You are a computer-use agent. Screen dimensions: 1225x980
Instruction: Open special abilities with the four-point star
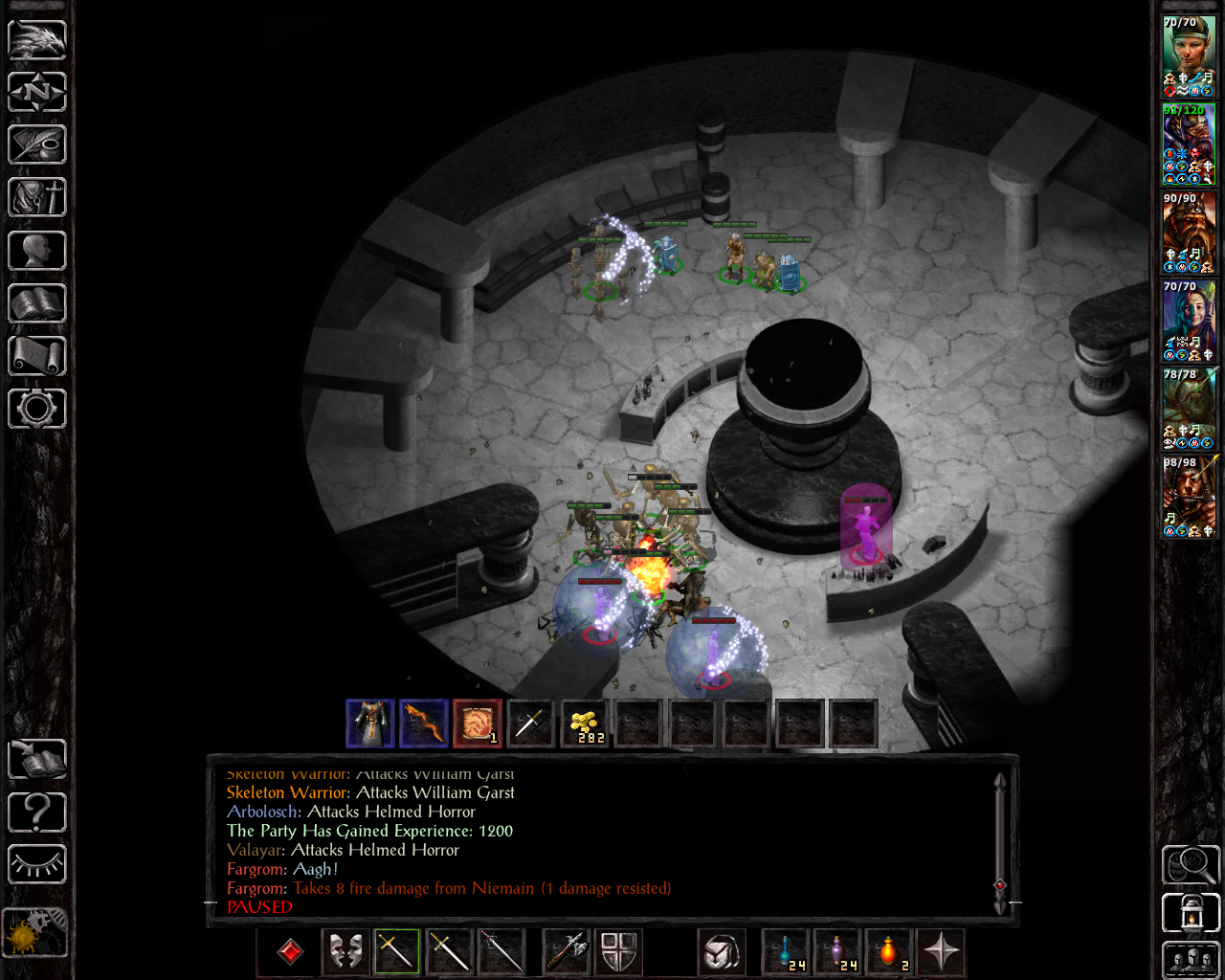[942, 952]
